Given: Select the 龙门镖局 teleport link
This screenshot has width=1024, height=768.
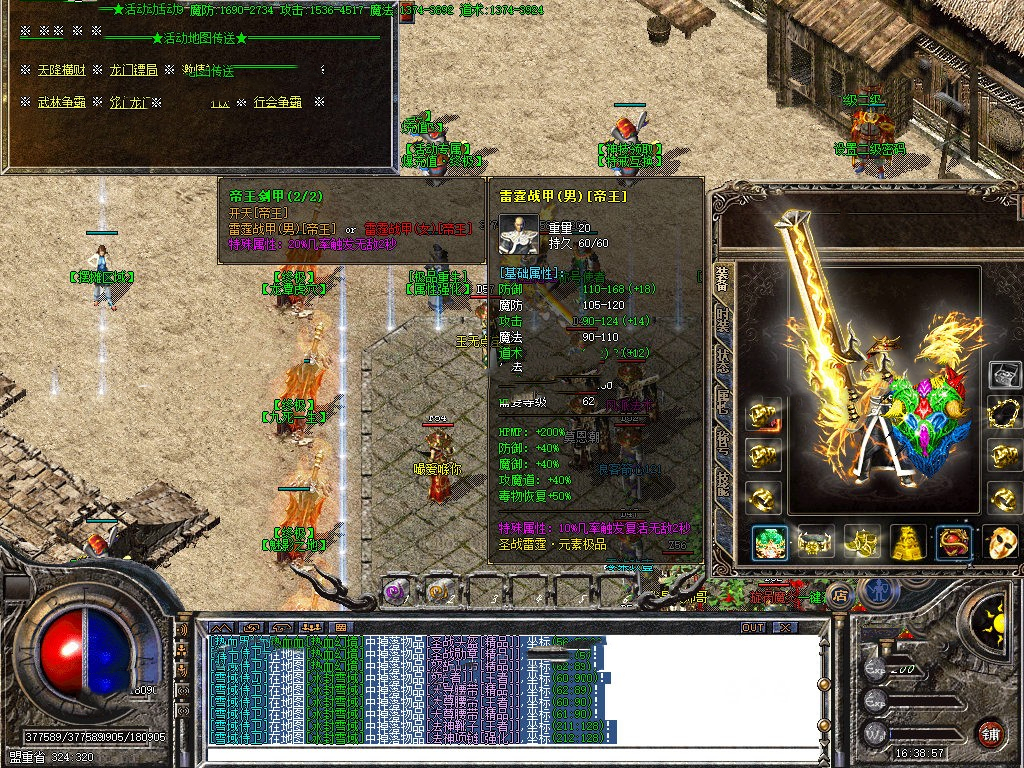Looking at the screenshot, I should (x=133, y=70).
